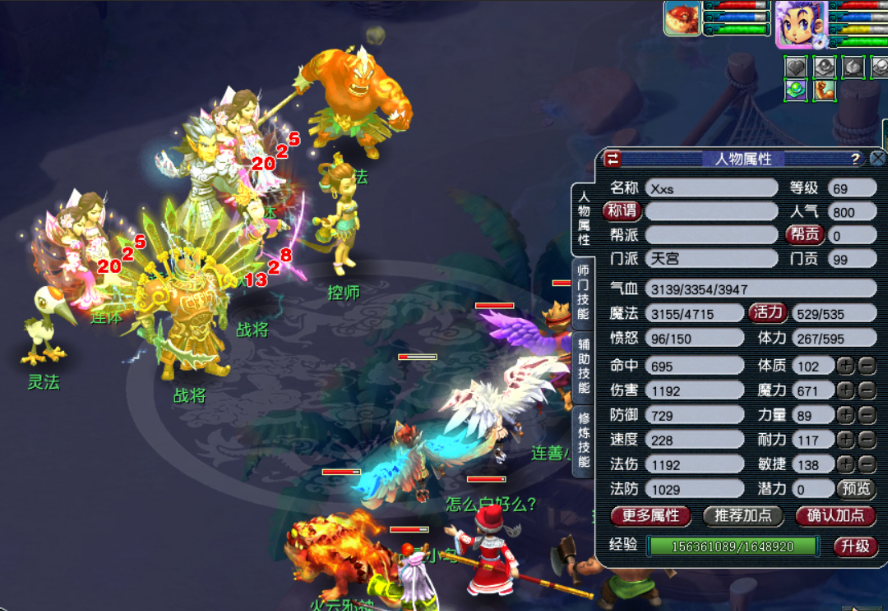Click the flexed arm buff icon
Viewport: 888px width, 611px height.
coord(823,91)
